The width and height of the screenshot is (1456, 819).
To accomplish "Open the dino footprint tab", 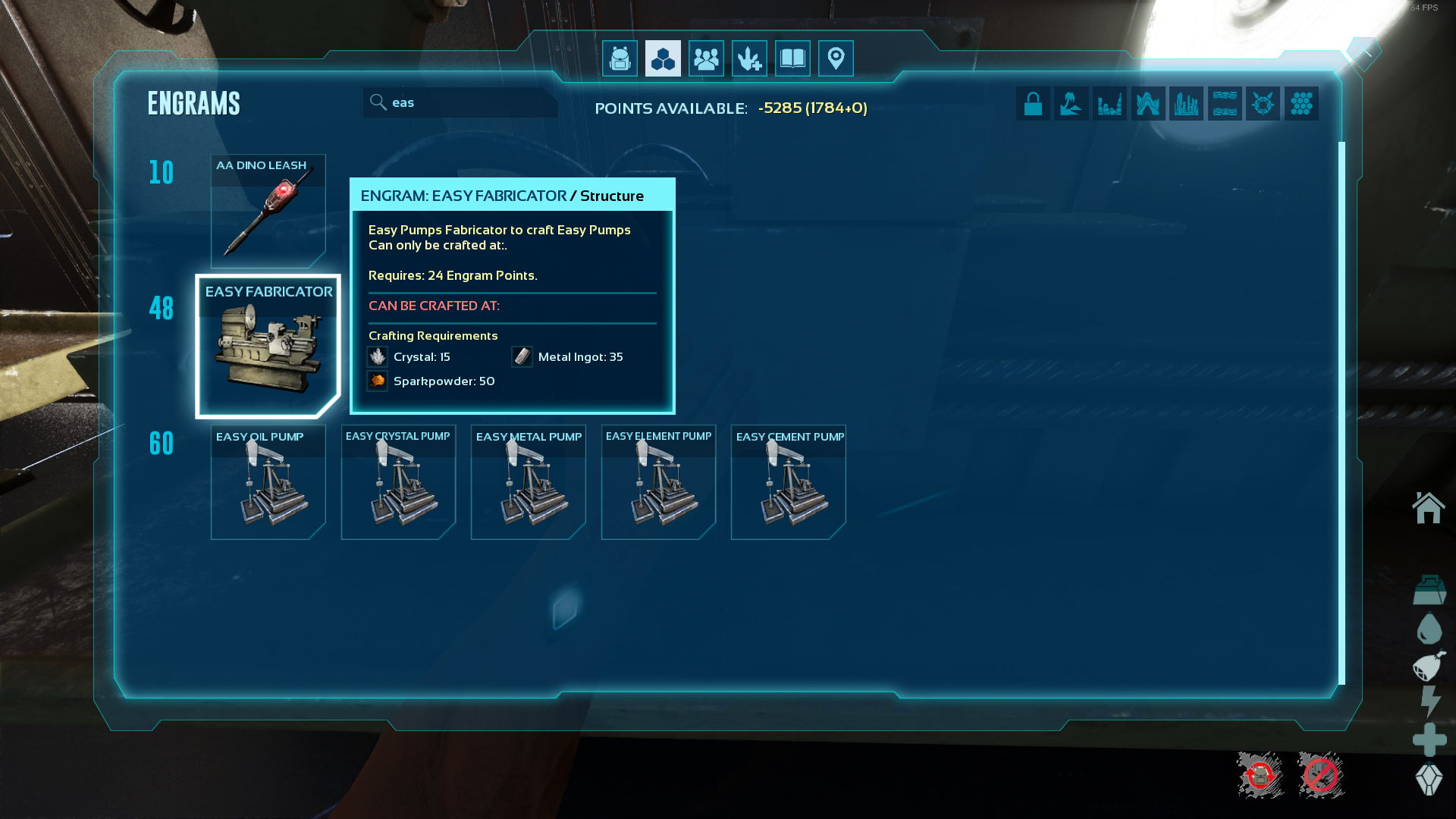I will pyautogui.click(x=749, y=58).
